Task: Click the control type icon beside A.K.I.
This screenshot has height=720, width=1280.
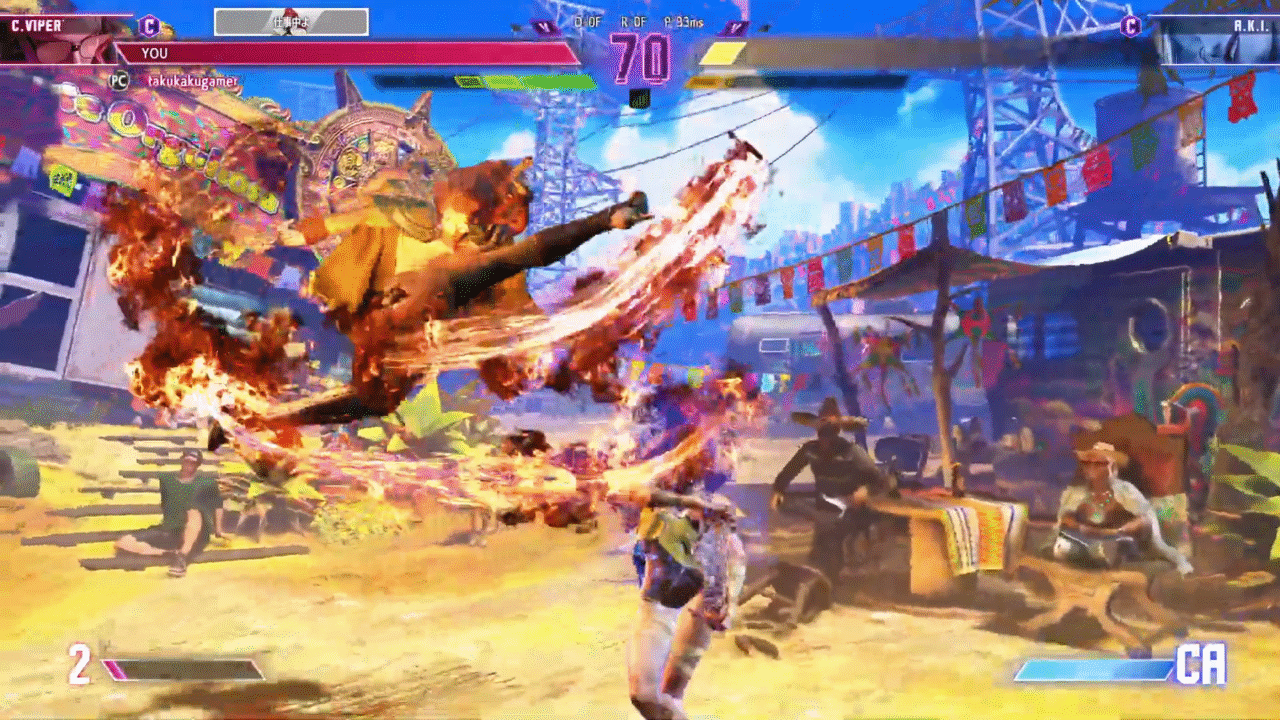Action: [1131, 26]
